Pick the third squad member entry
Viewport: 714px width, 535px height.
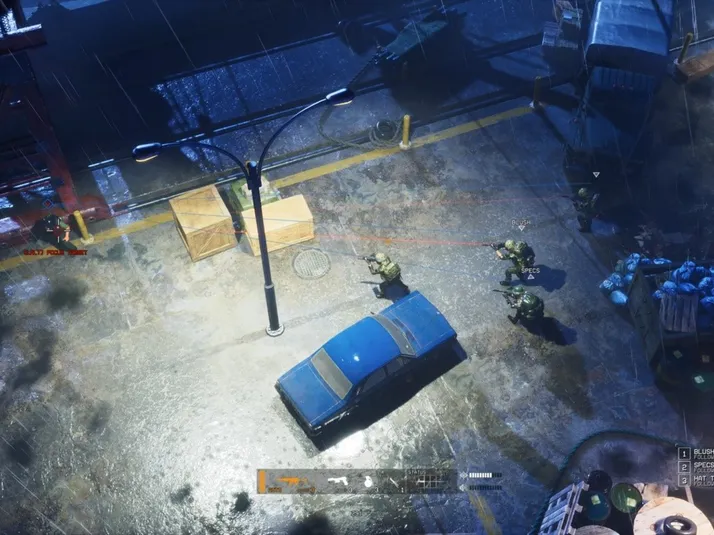(695, 481)
